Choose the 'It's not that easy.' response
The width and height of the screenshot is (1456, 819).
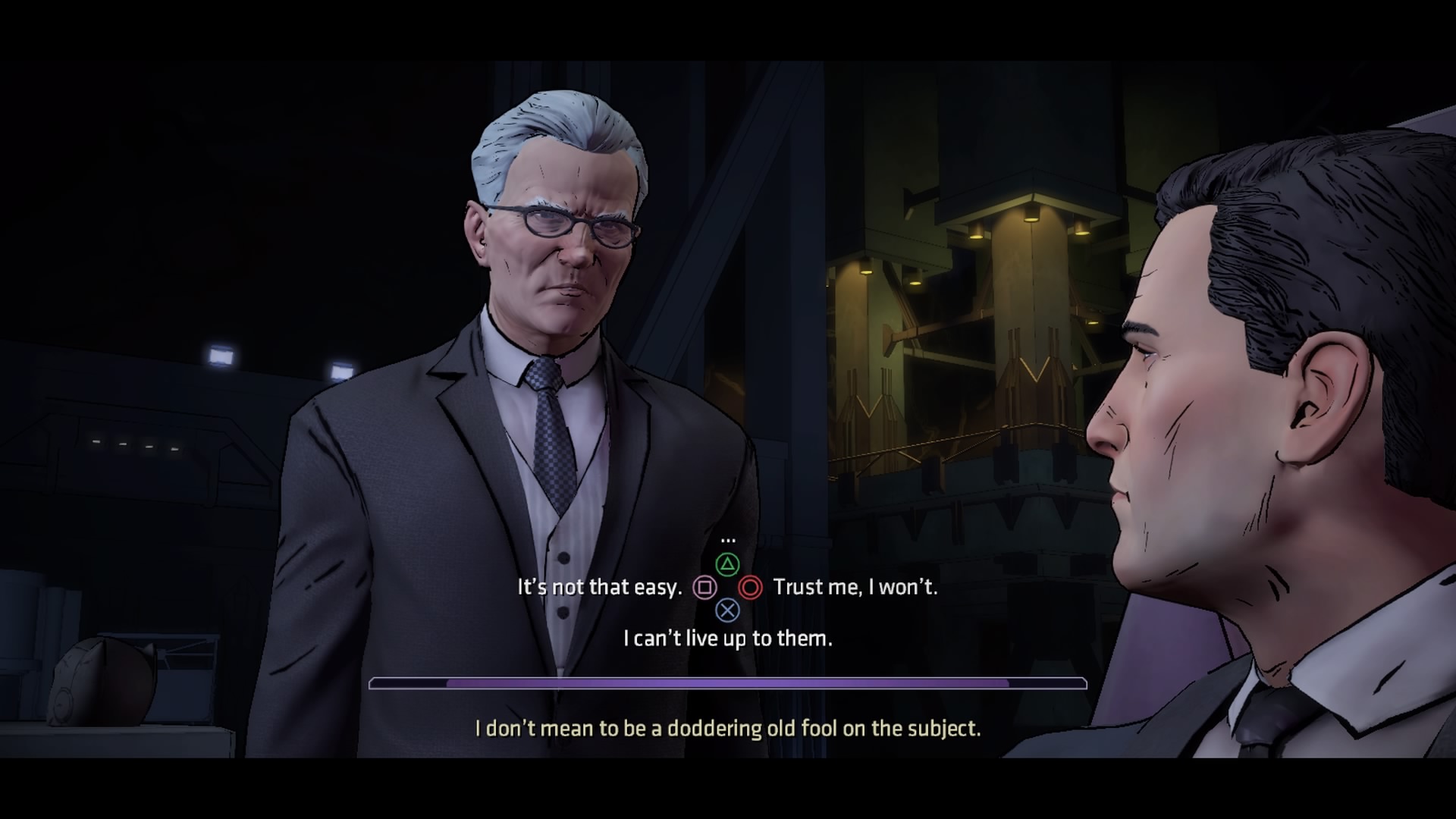coord(603,586)
